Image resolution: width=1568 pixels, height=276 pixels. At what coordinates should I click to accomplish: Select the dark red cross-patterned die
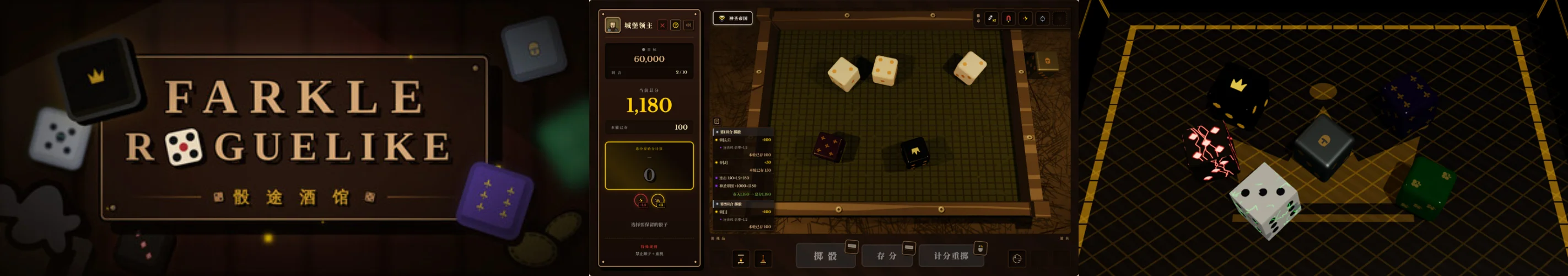pos(829,146)
